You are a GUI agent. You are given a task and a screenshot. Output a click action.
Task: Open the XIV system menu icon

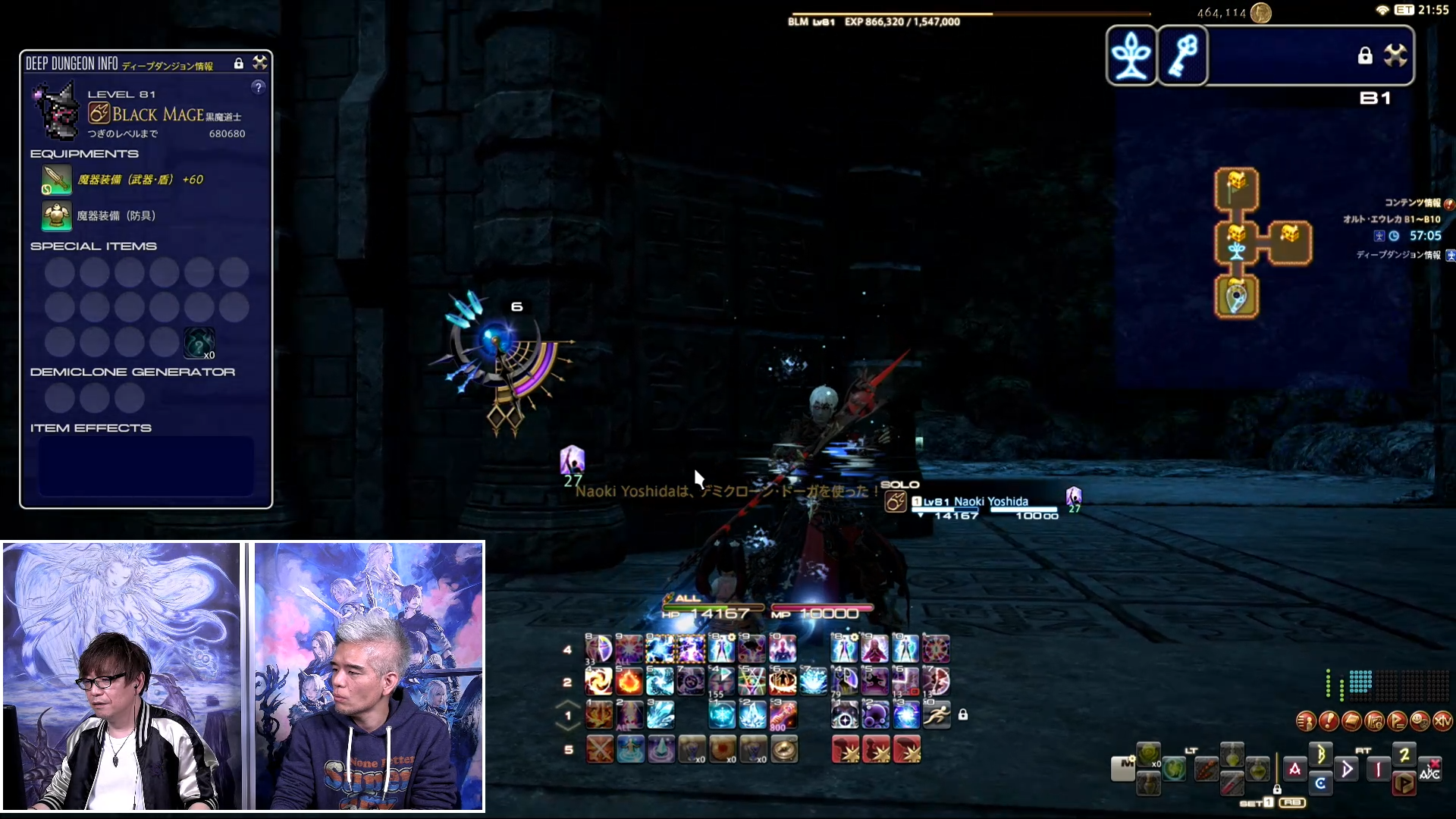[x=1442, y=721]
